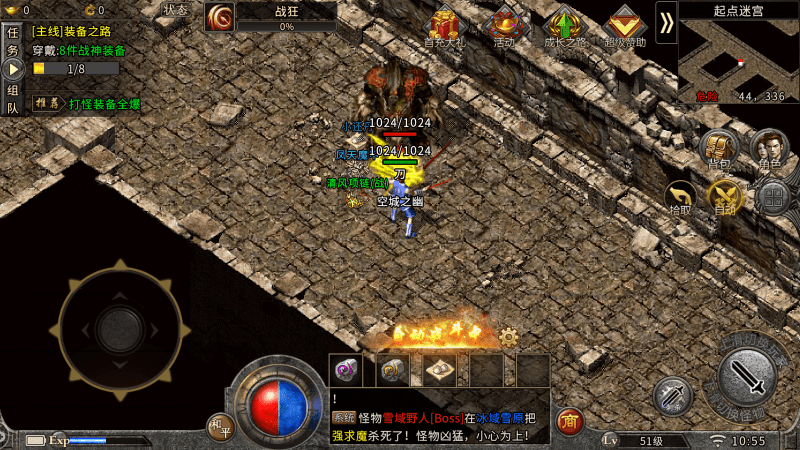
Task: Switch the 和平 peace attack mode
Action: tap(220, 424)
